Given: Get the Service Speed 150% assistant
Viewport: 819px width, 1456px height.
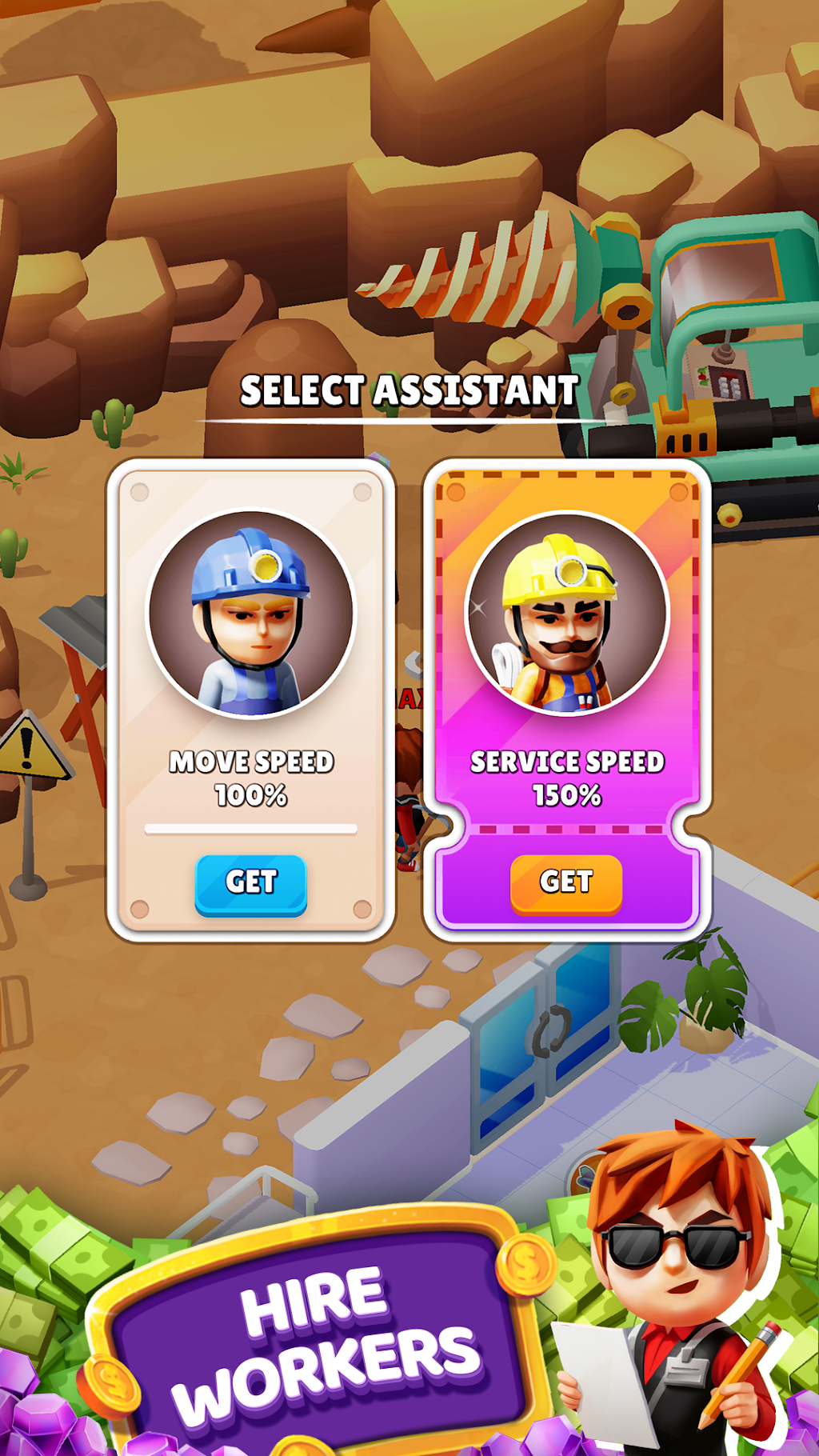Looking at the screenshot, I should click(x=566, y=883).
